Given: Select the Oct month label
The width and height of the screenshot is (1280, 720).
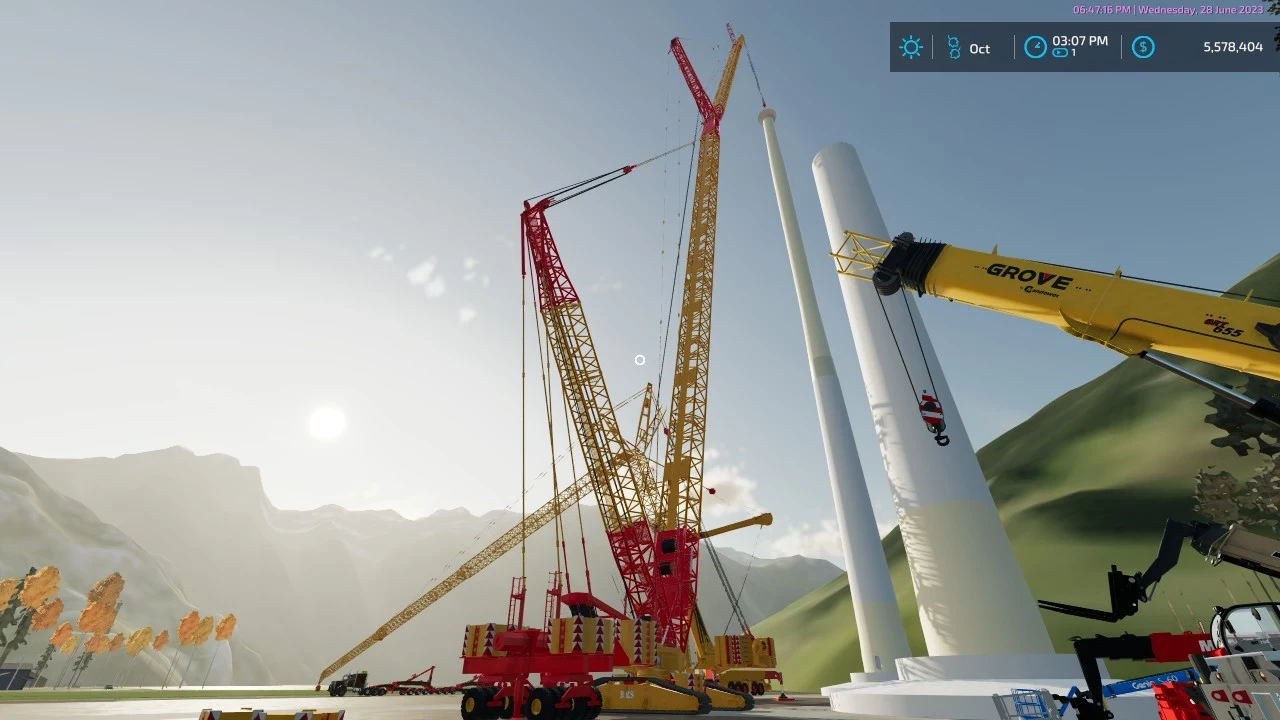Looking at the screenshot, I should coord(979,48).
